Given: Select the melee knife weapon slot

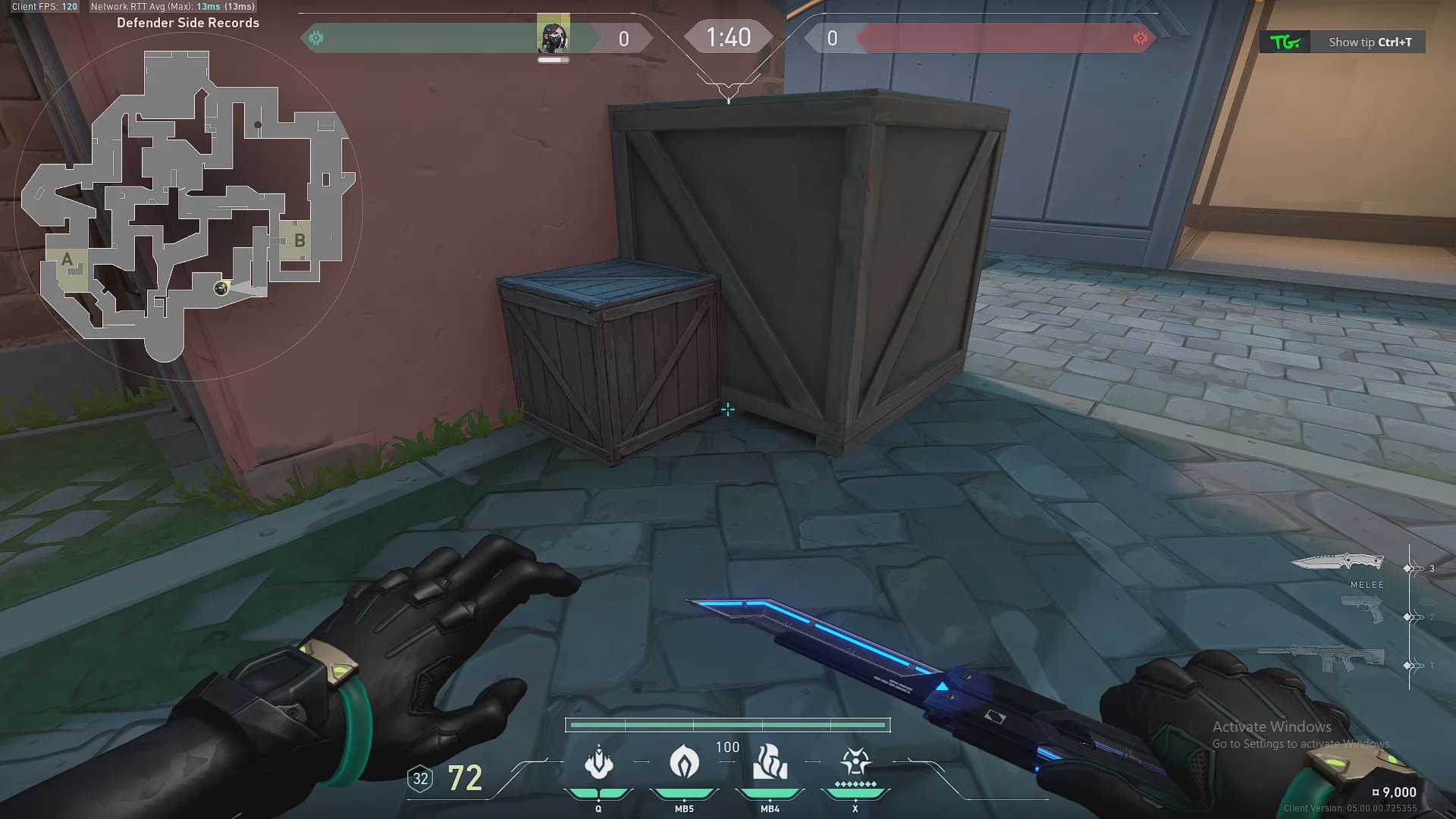Looking at the screenshot, I should (x=1338, y=563).
